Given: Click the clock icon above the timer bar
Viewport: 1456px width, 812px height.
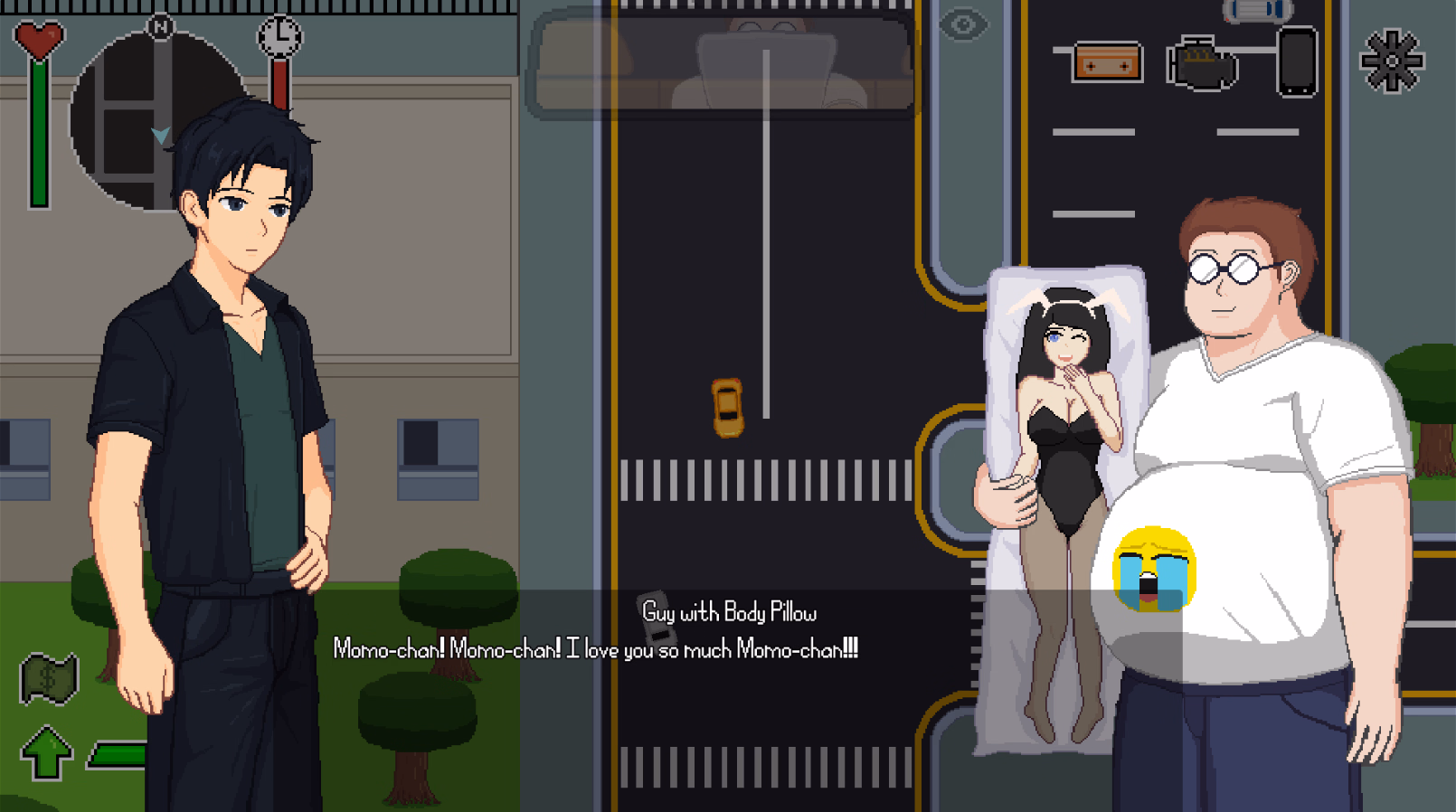Looking at the screenshot, I should click(279, 37).
